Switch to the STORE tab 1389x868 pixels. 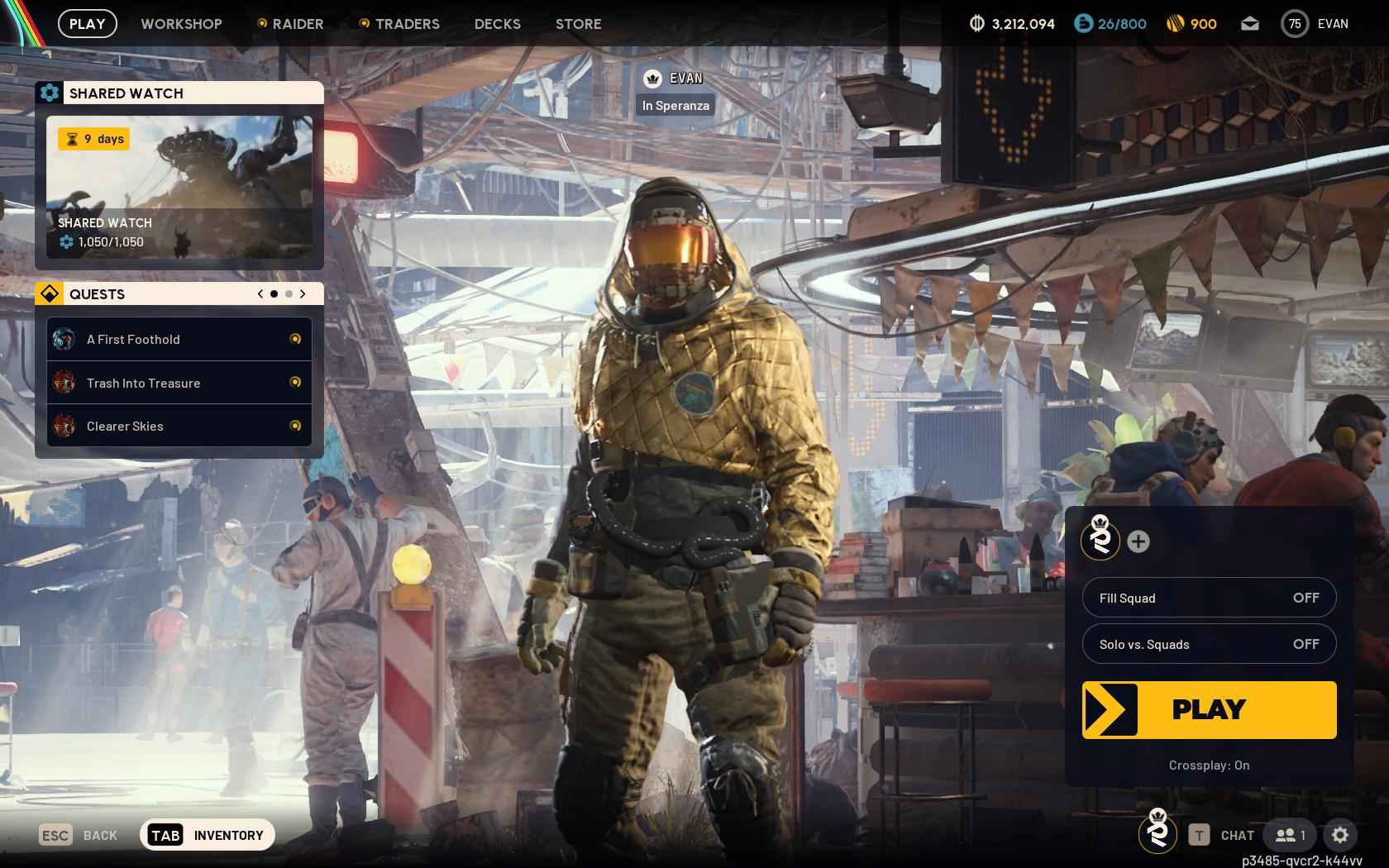tap(578, 24)
